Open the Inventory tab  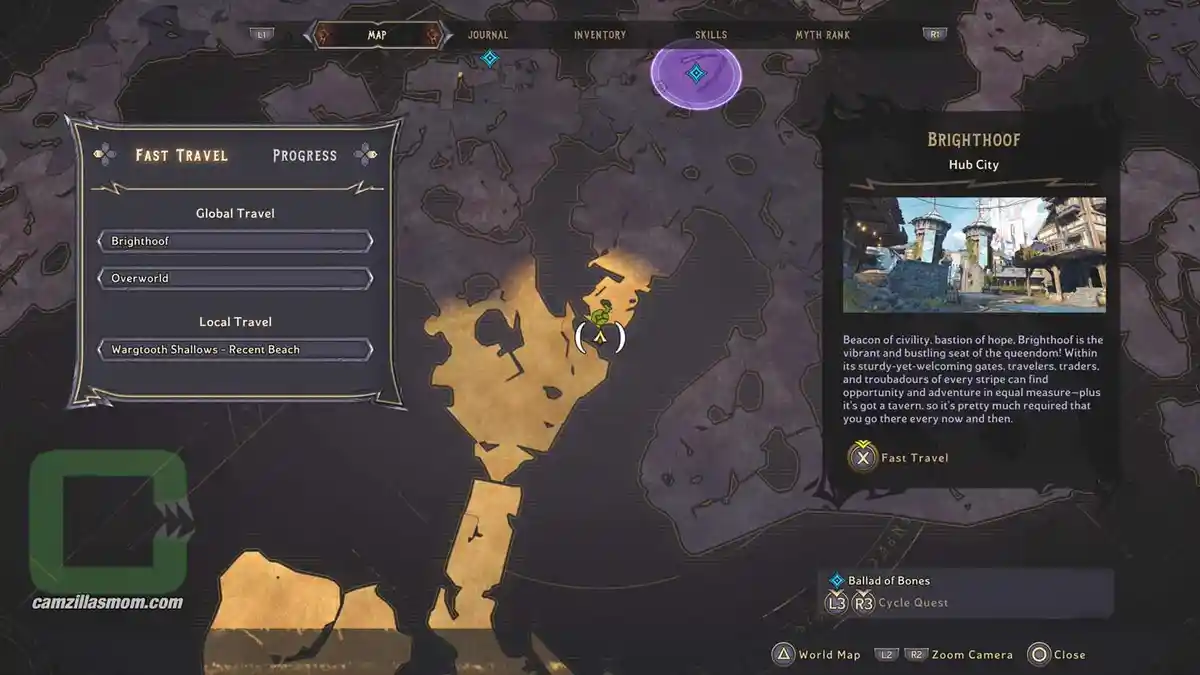click(600, 35)
